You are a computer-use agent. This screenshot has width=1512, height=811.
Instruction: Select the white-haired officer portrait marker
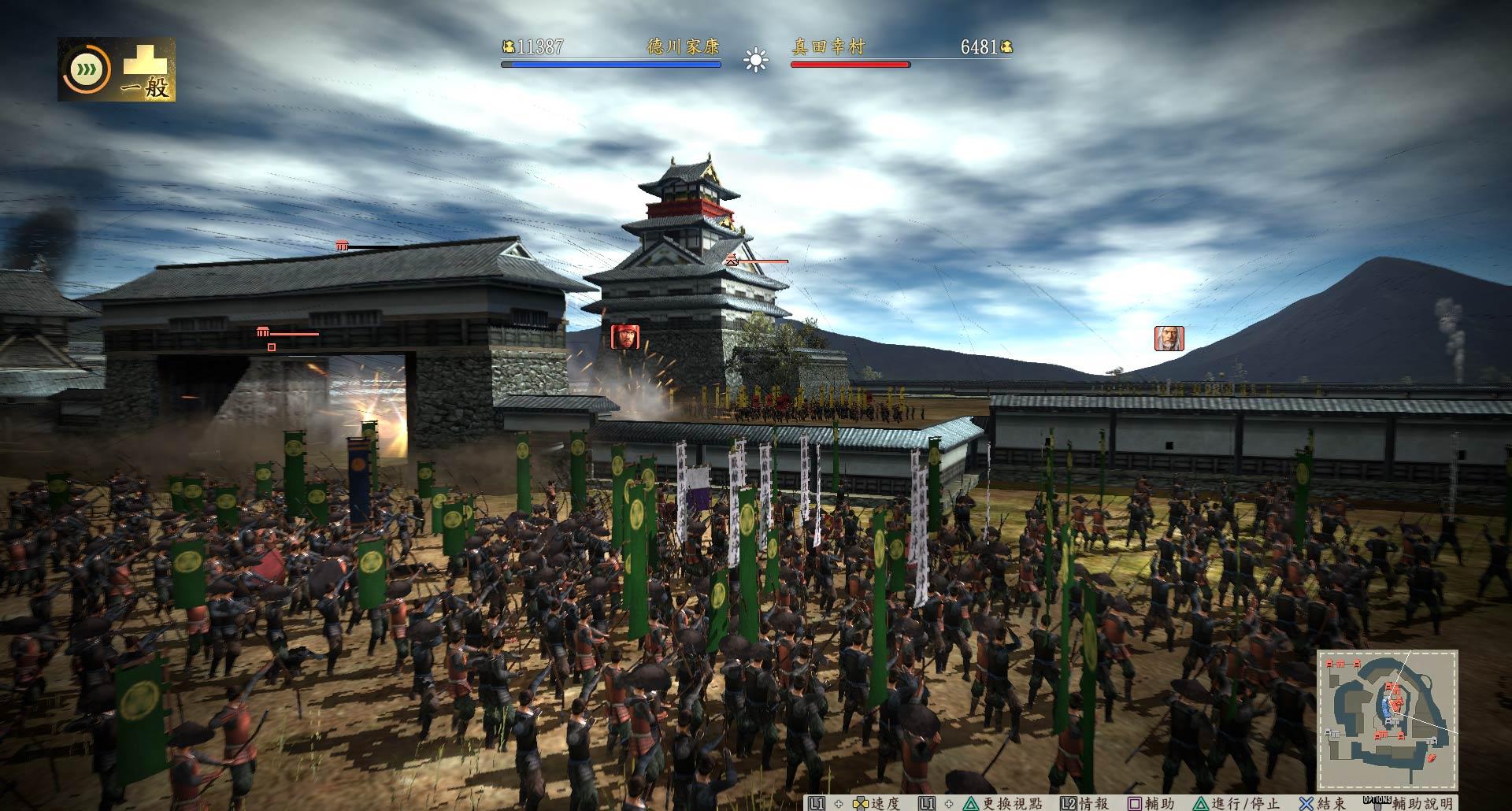coord(1169,338)
